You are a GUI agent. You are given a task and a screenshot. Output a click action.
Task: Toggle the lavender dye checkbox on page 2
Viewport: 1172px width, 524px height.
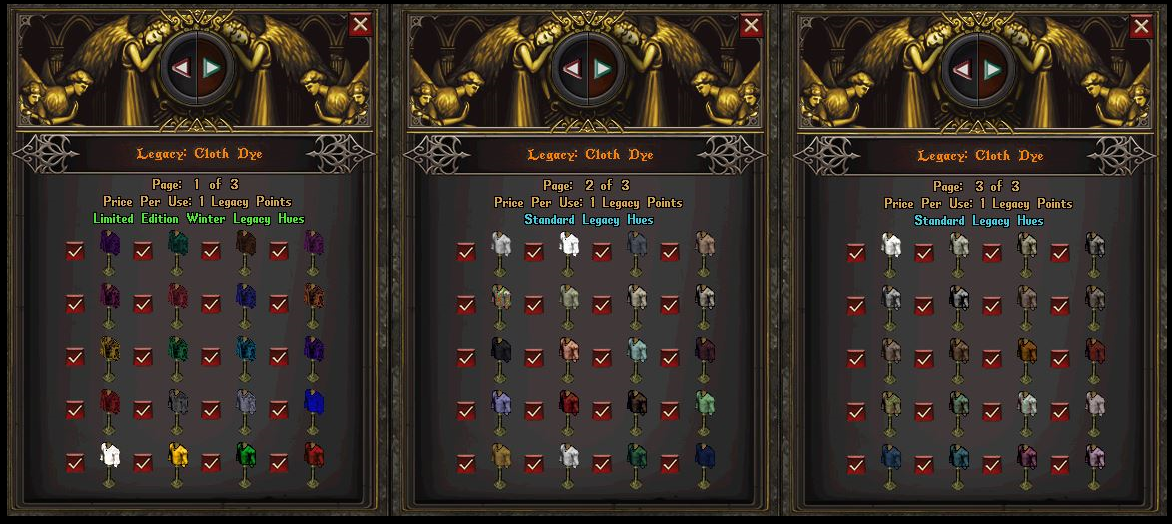(465, 409)
